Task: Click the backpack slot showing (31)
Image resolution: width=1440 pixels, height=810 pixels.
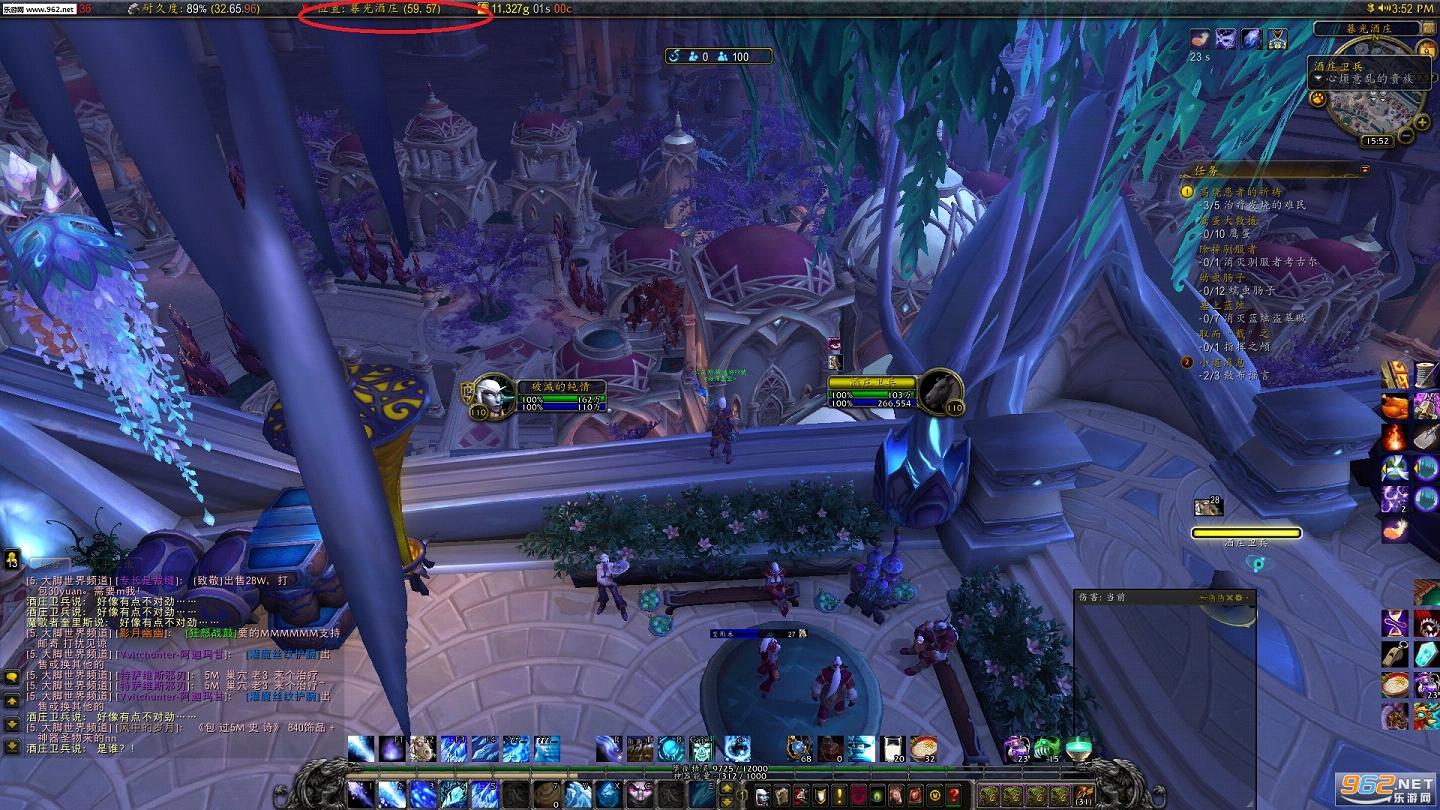Action: pos(1082,795)
